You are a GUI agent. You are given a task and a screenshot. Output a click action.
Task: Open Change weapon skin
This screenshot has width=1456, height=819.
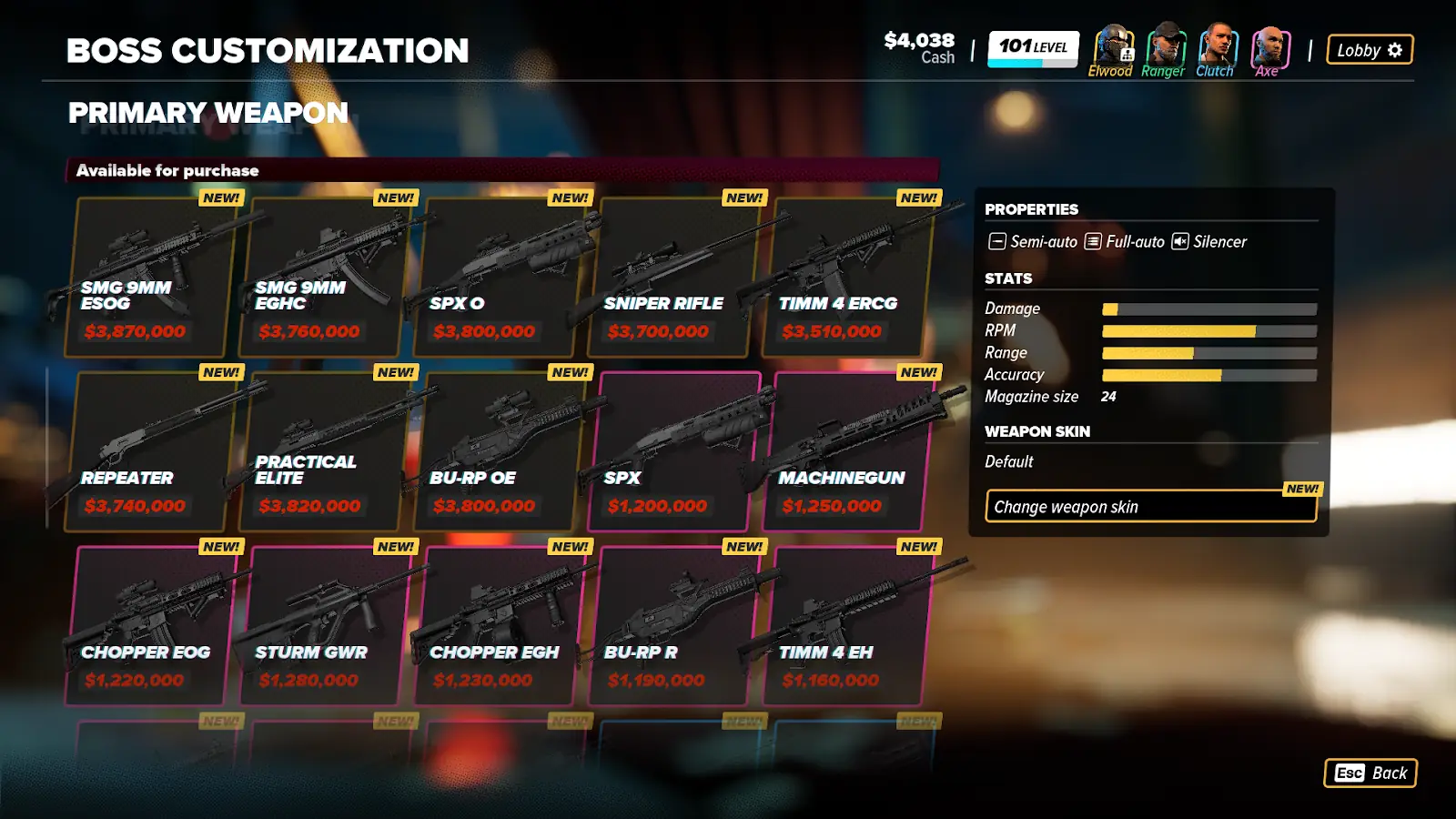point(1150,507)
